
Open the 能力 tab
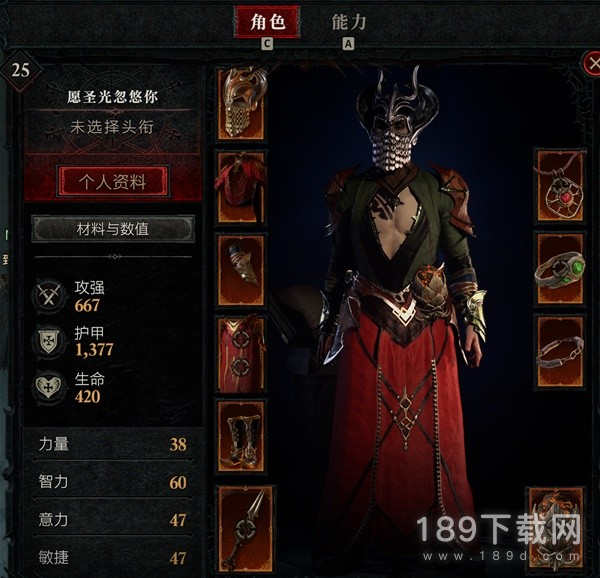349,22
